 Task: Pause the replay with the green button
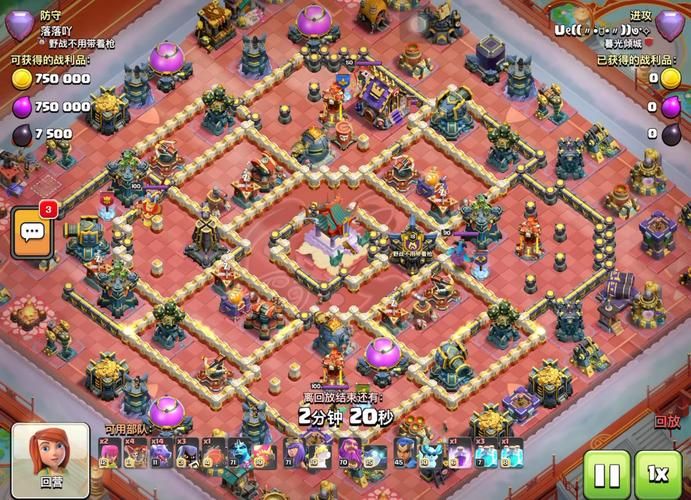point(606,472)
